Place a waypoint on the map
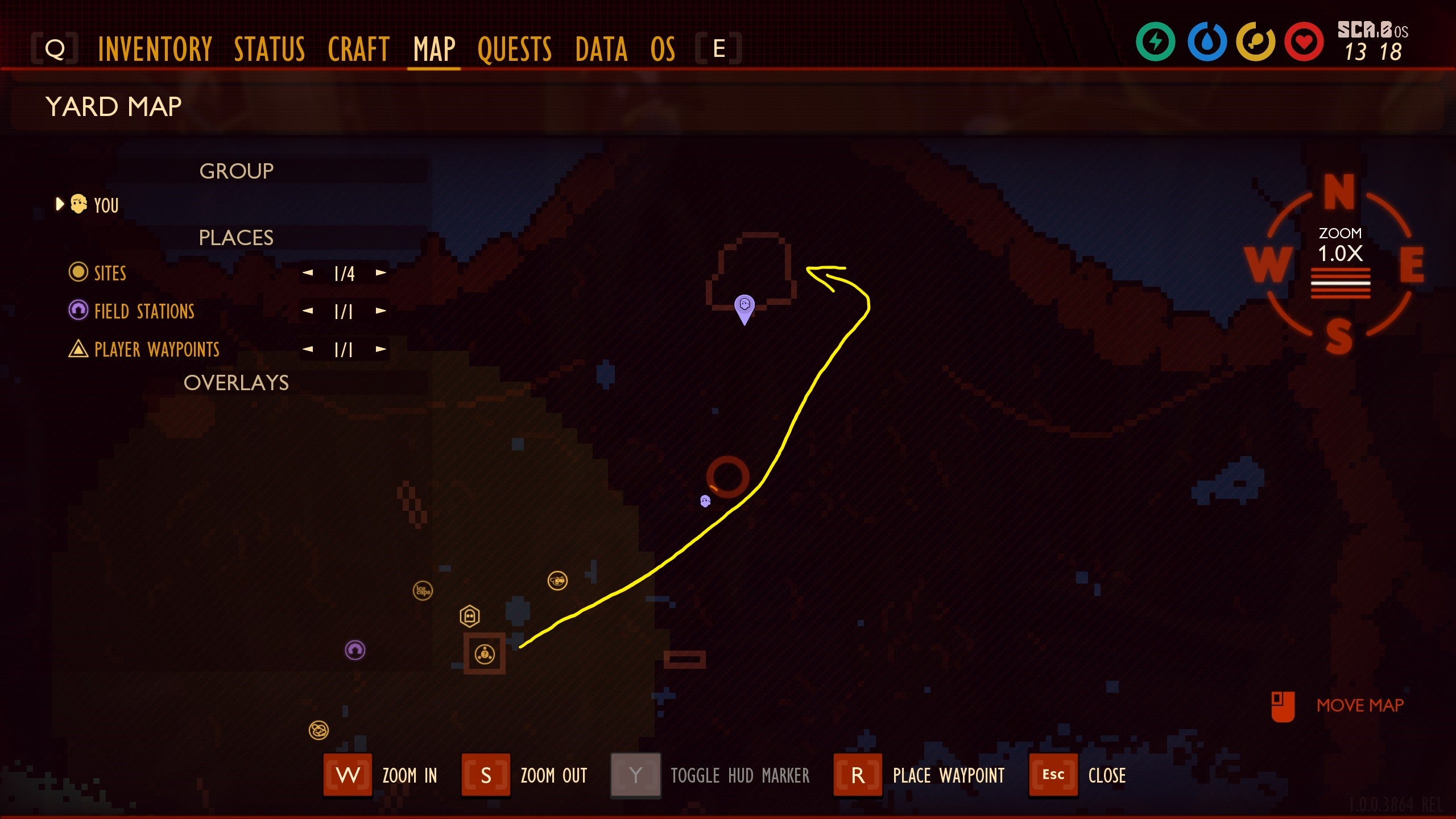This screenshot has height=819, width=1456. pos(858,775)
